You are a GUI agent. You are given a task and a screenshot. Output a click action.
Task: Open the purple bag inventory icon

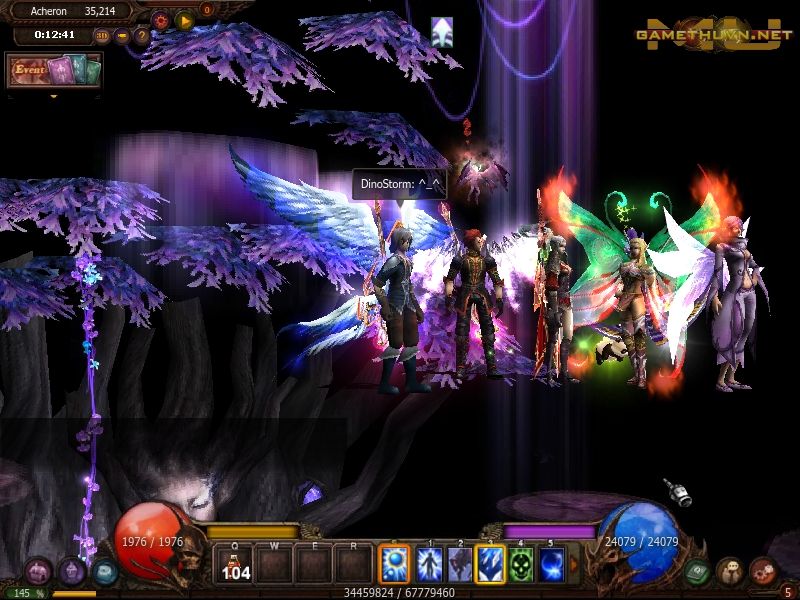(71, 571)
